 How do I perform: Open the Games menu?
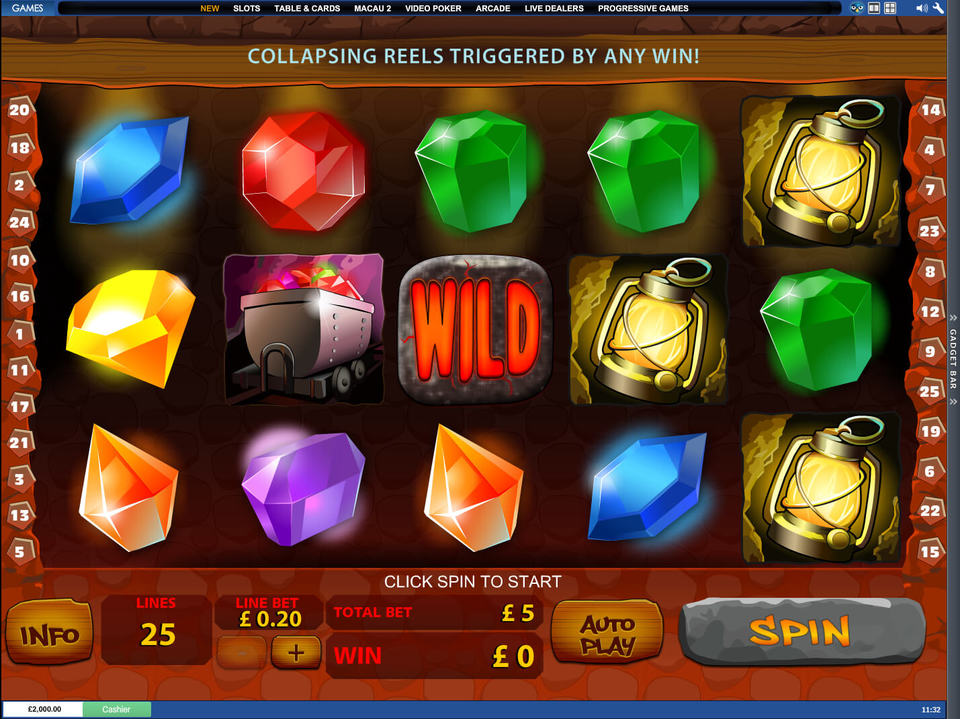coord(28,8)
